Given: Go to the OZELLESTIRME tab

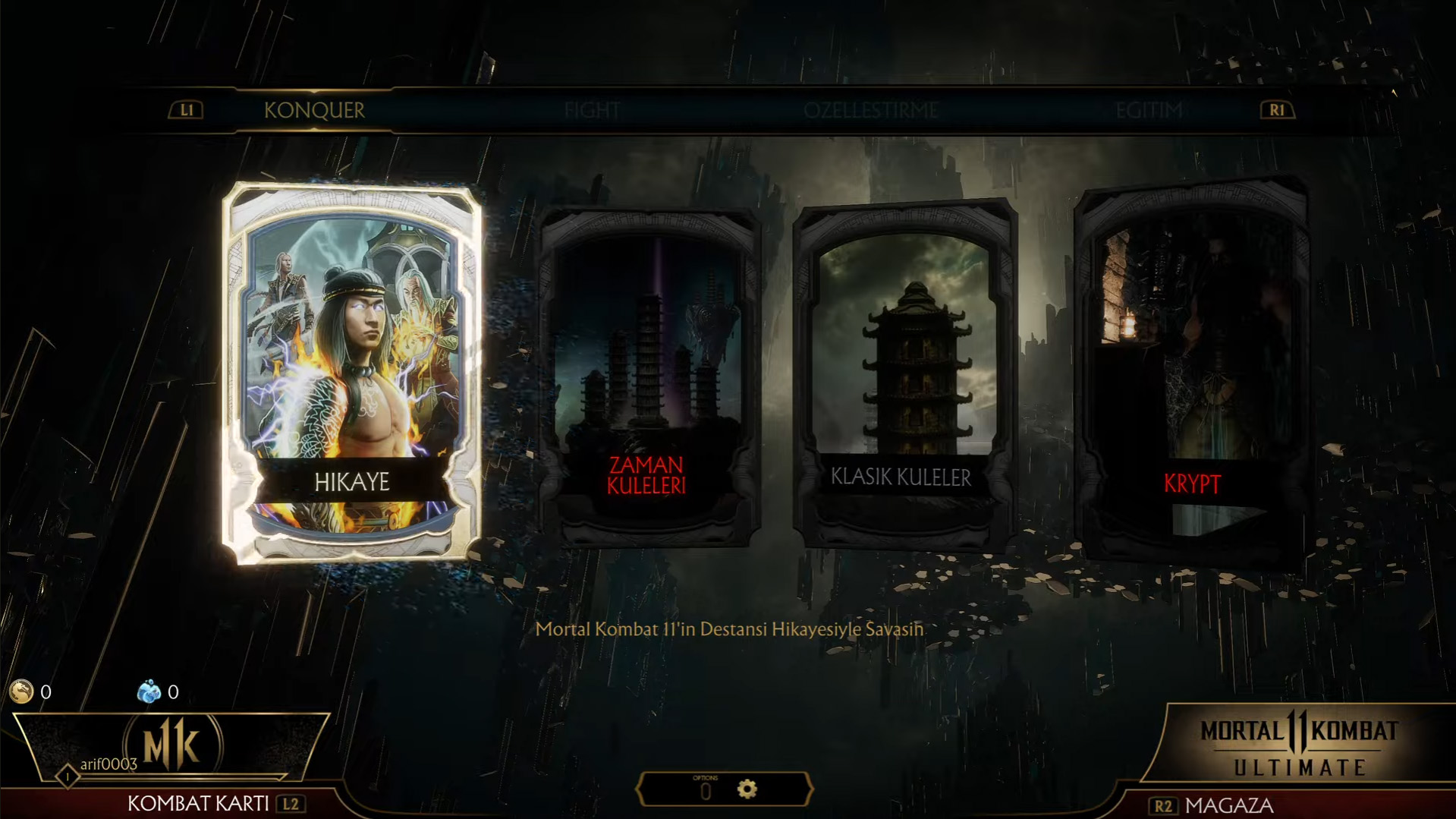Looking at the screenshot, I should (x=871, y=111).
